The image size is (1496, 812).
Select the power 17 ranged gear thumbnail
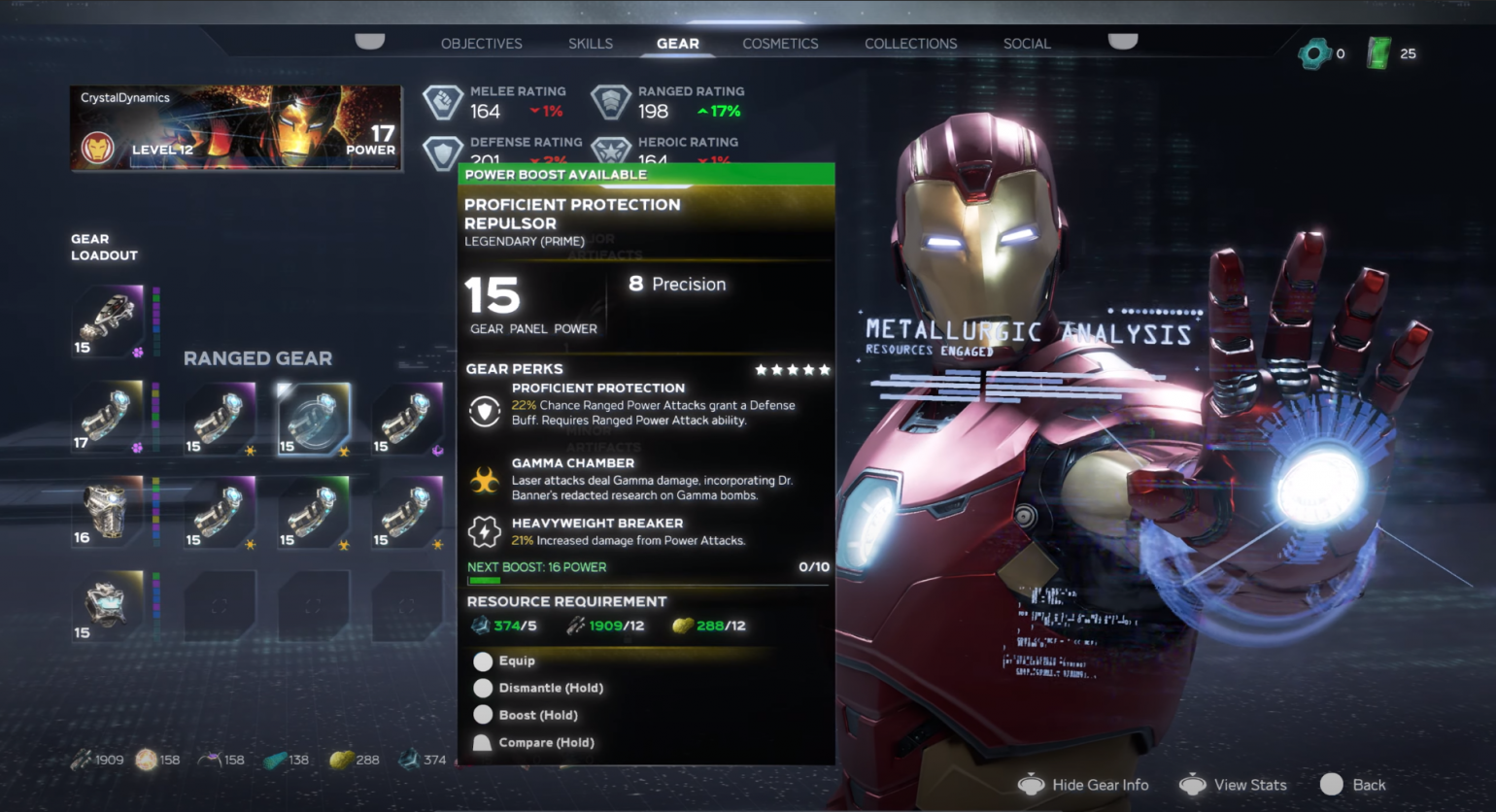pyautogui.click(x=109, y=418)
